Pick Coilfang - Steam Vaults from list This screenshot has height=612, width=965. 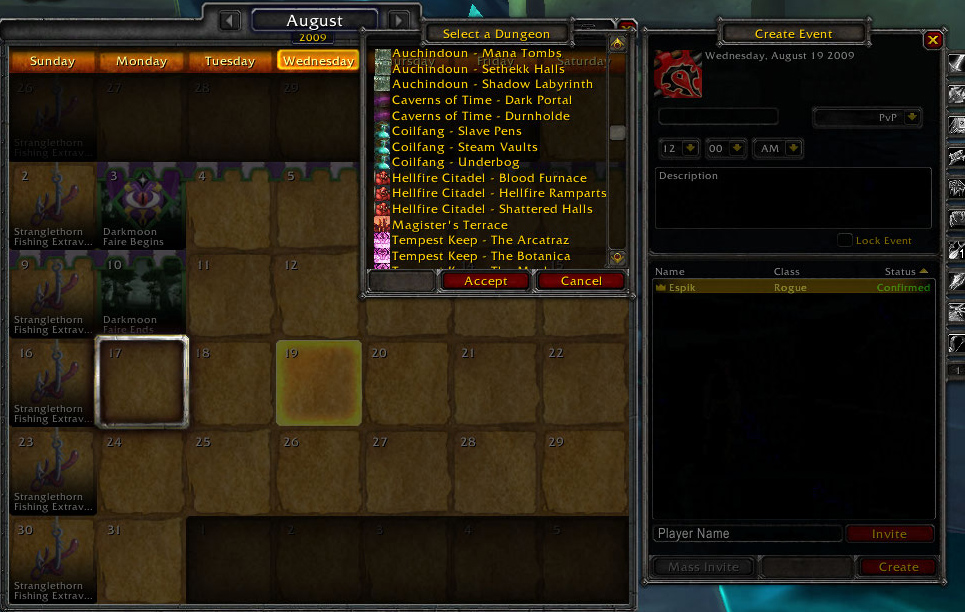coord(464,147)
